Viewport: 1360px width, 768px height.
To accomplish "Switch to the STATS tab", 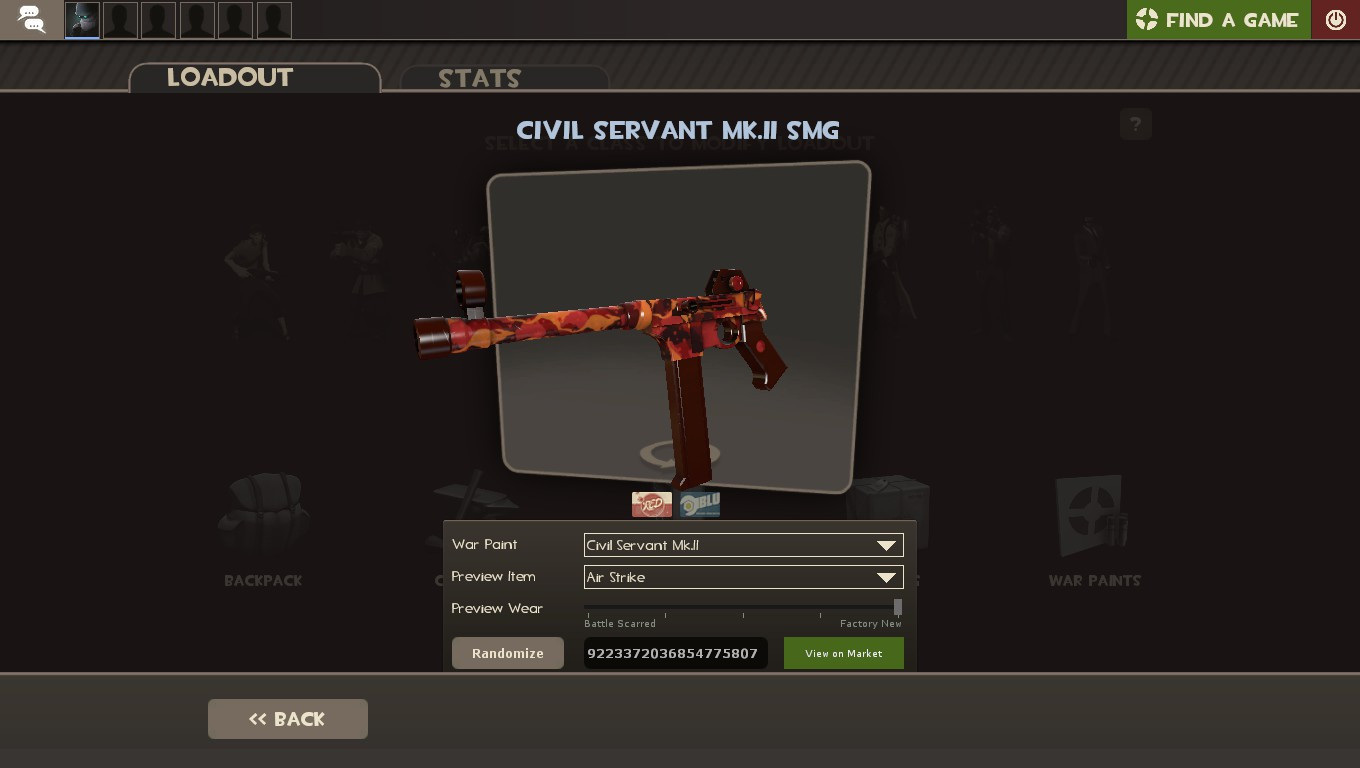I will tap(480, 78).
